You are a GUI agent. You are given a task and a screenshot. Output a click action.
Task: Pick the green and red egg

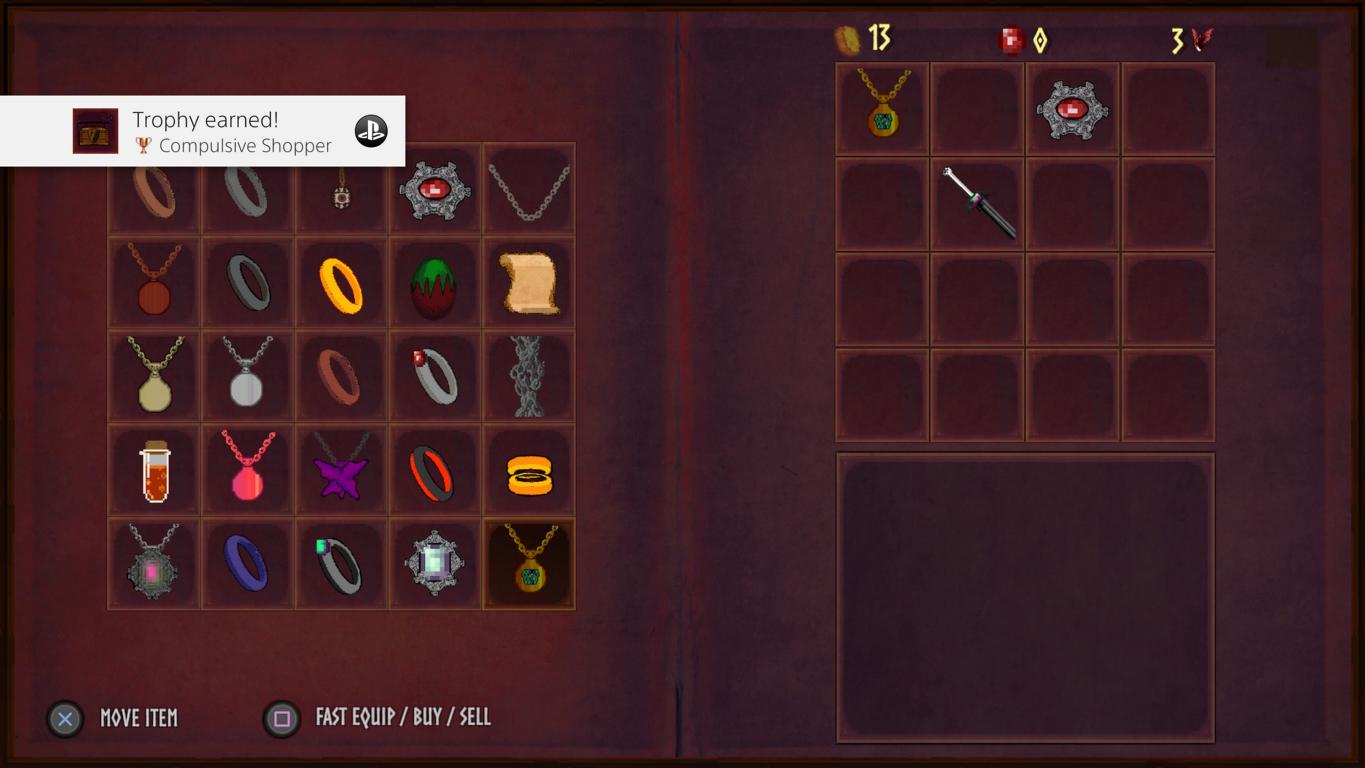pos(434,284)
